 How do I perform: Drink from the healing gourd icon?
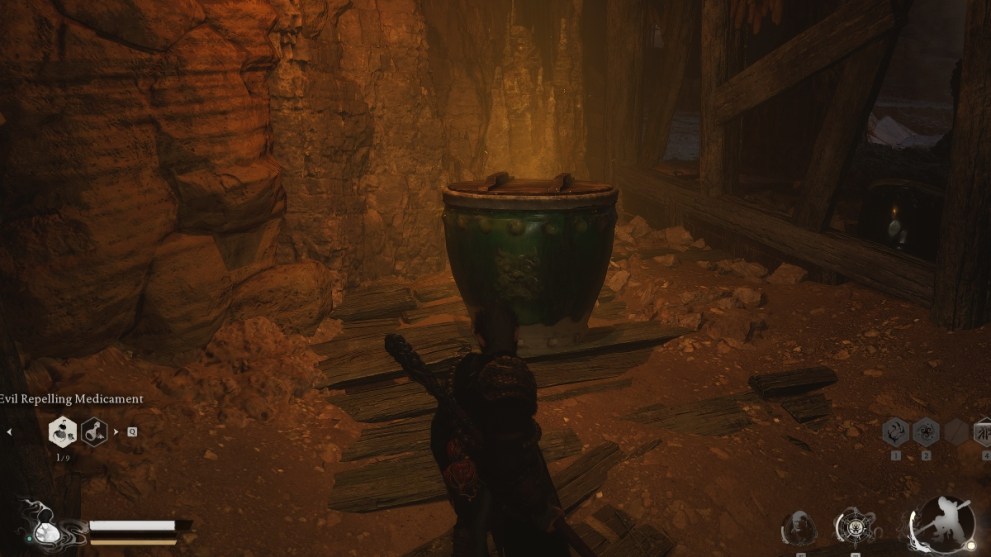pos(43,526)
